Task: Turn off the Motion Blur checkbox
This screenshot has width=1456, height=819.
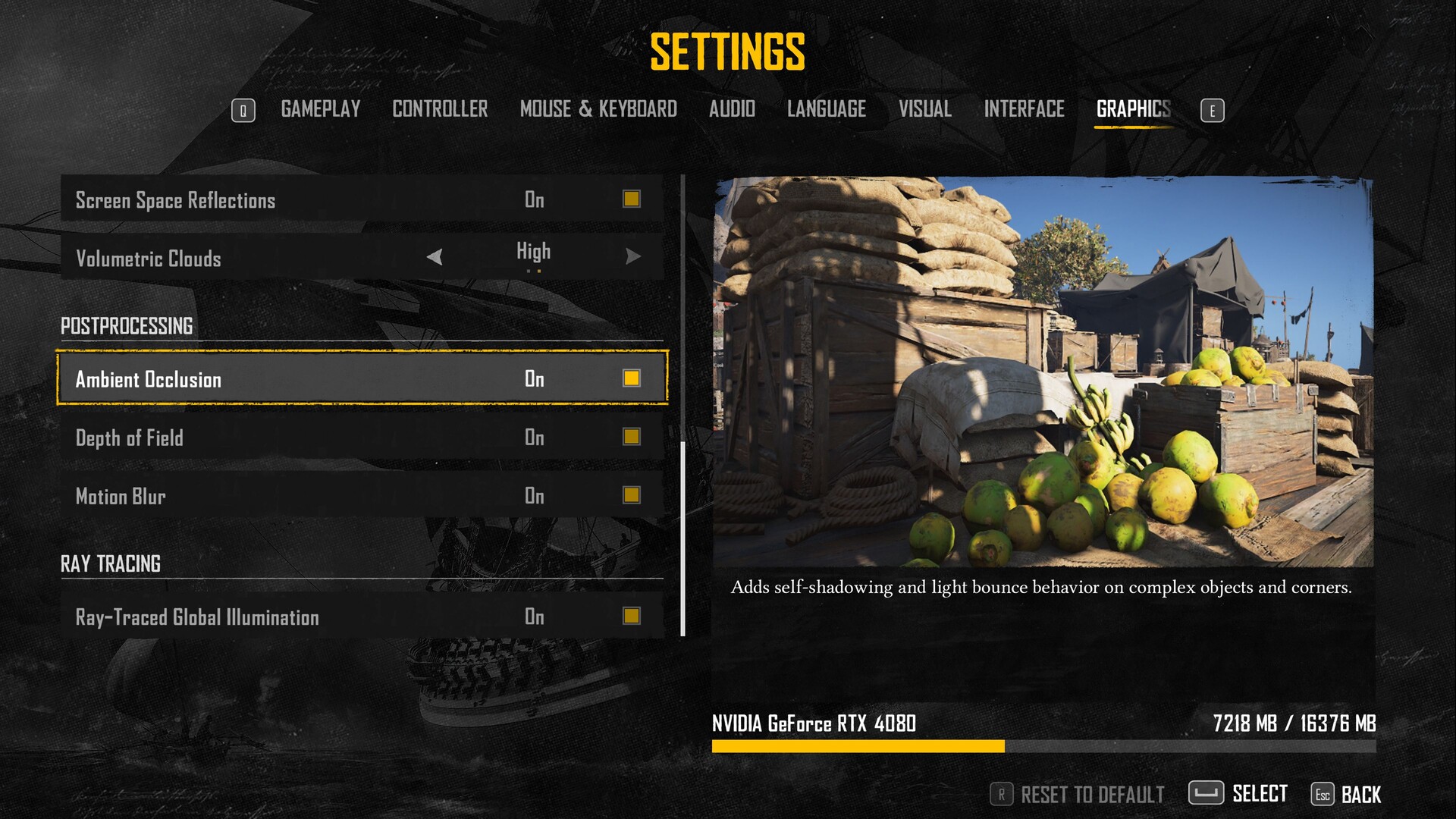Action: pos(631,494)
